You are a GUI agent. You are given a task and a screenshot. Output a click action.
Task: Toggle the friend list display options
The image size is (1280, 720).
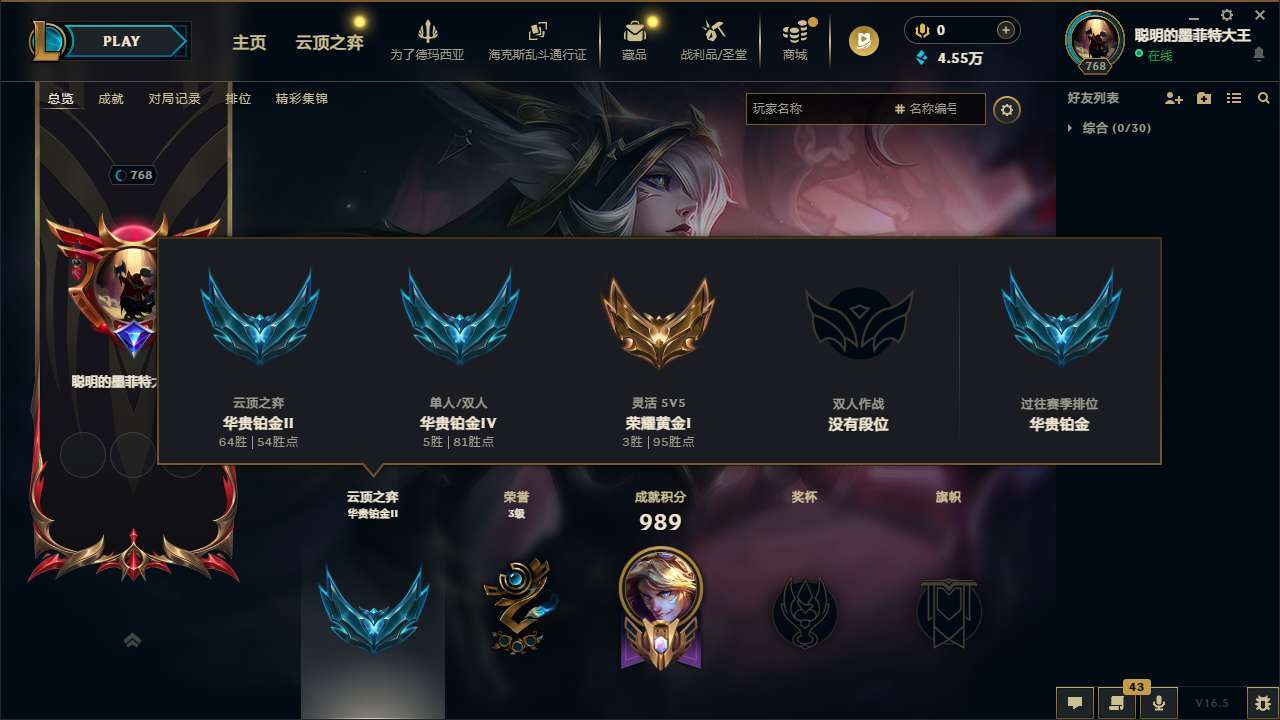pos(1234,98)
